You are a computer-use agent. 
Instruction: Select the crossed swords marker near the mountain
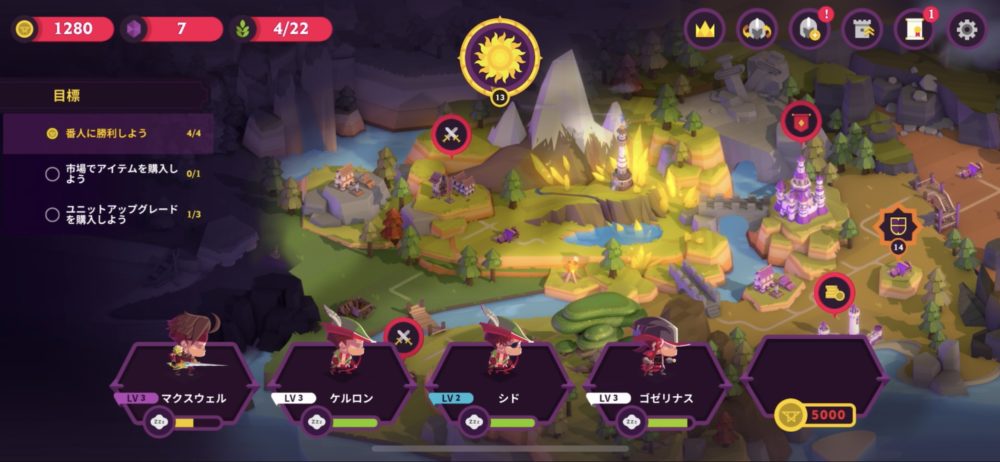[451, 135]
